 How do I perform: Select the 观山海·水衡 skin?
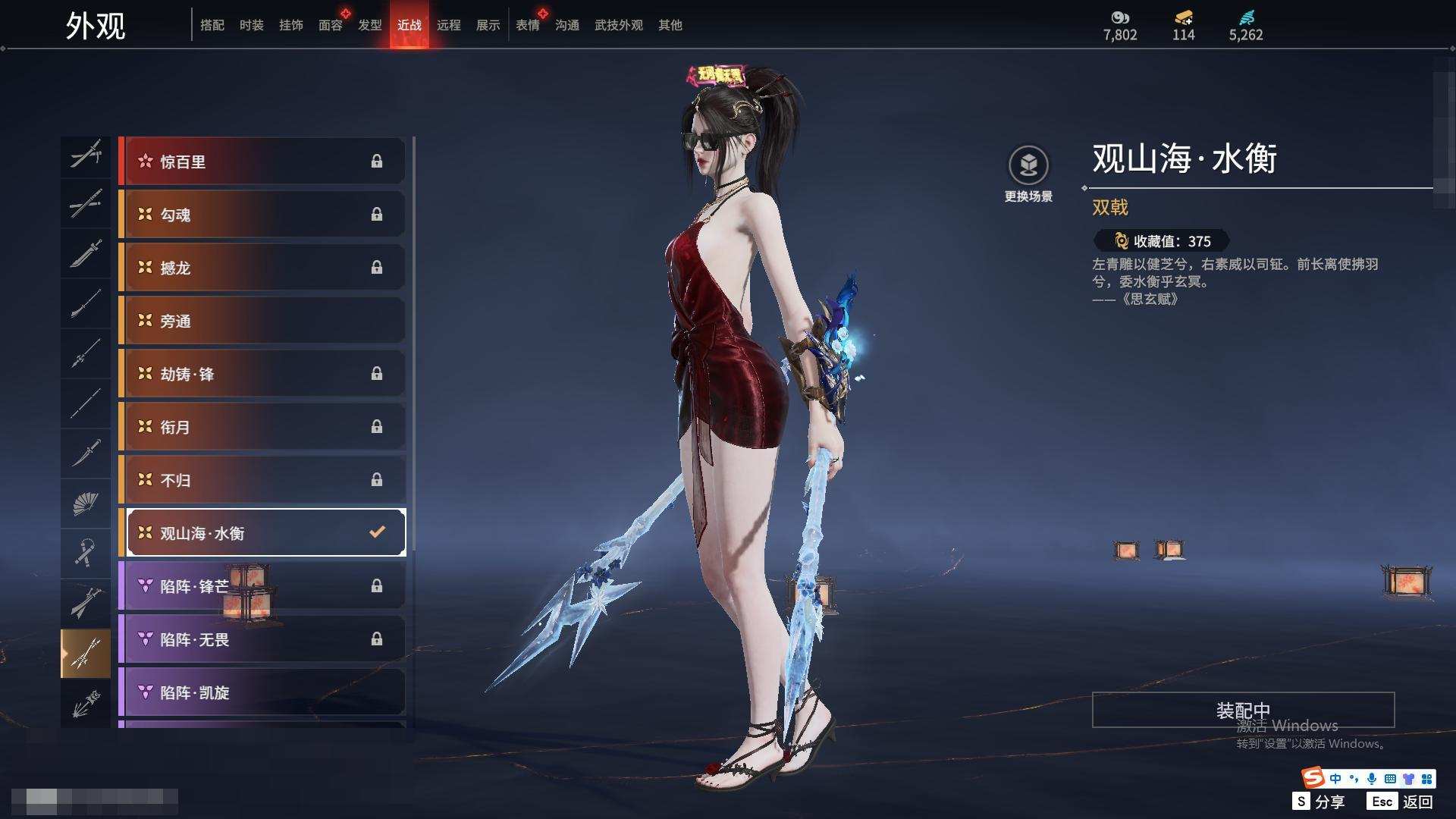pos(262,533)
